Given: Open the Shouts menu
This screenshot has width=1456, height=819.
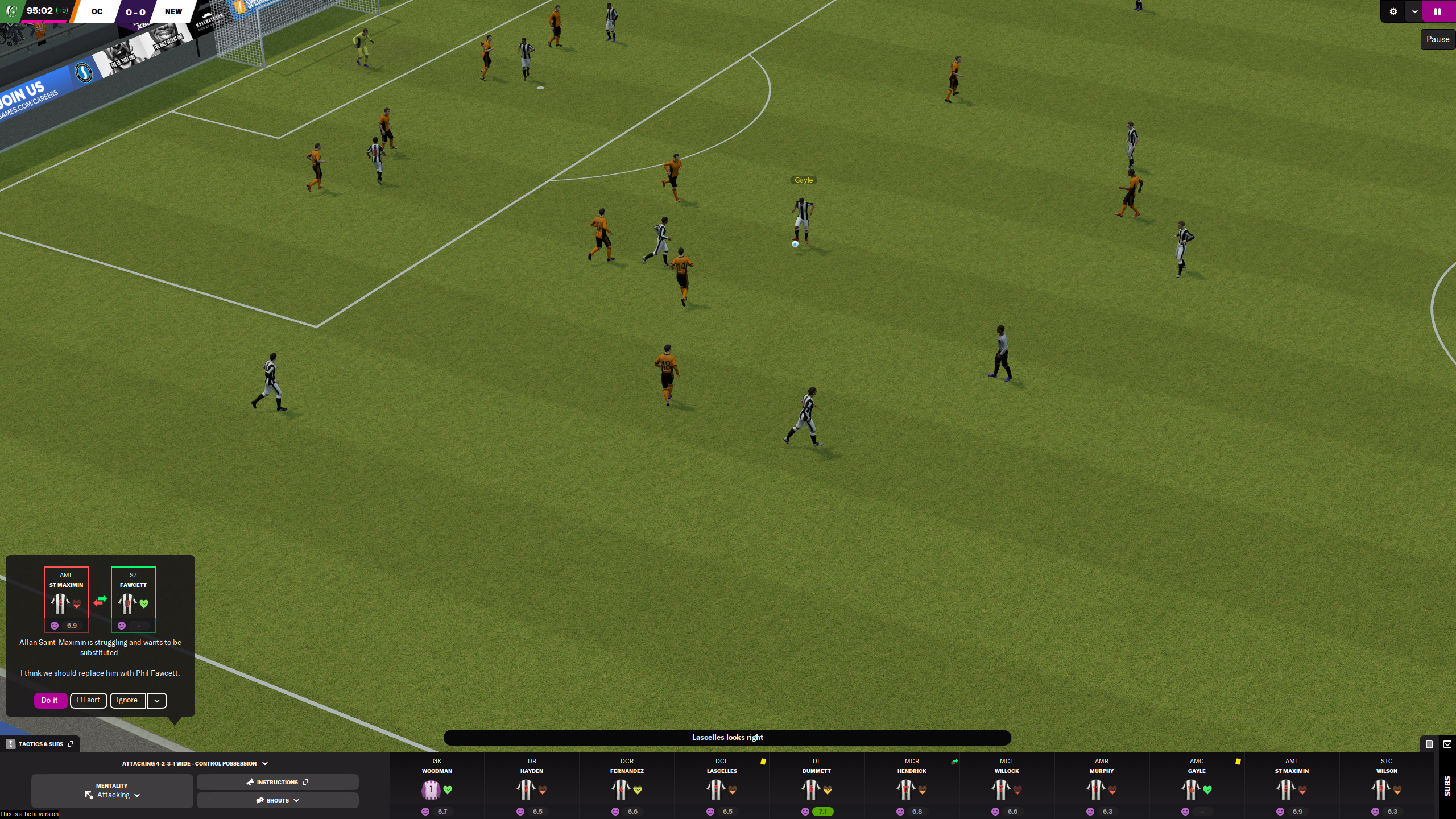Looking at the screenshot, I should point(278,800).
